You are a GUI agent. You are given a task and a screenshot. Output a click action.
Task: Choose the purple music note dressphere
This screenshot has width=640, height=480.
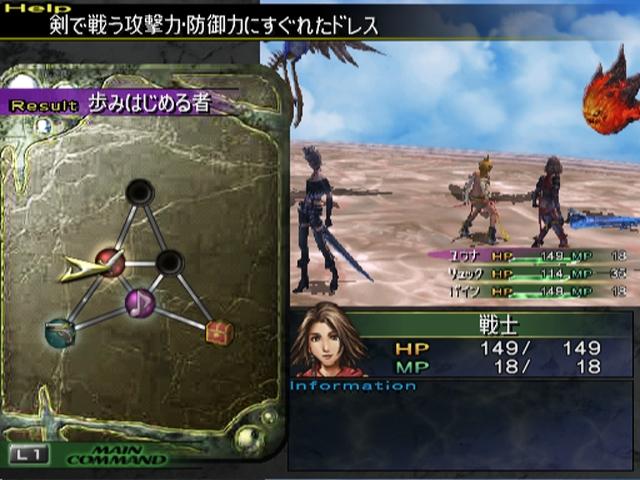(140, 303)
